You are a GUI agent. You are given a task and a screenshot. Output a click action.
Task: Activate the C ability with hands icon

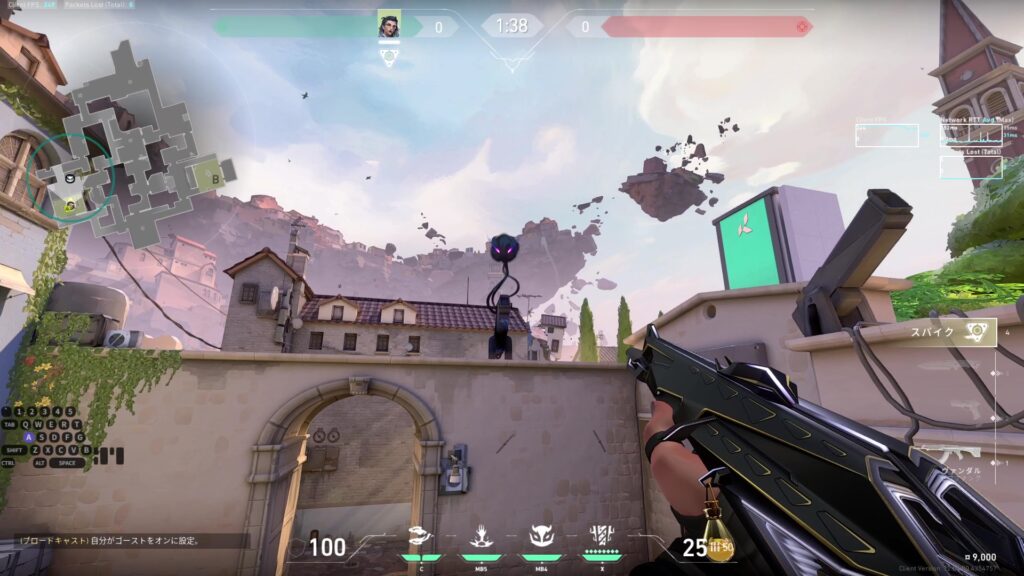[422, 538]
